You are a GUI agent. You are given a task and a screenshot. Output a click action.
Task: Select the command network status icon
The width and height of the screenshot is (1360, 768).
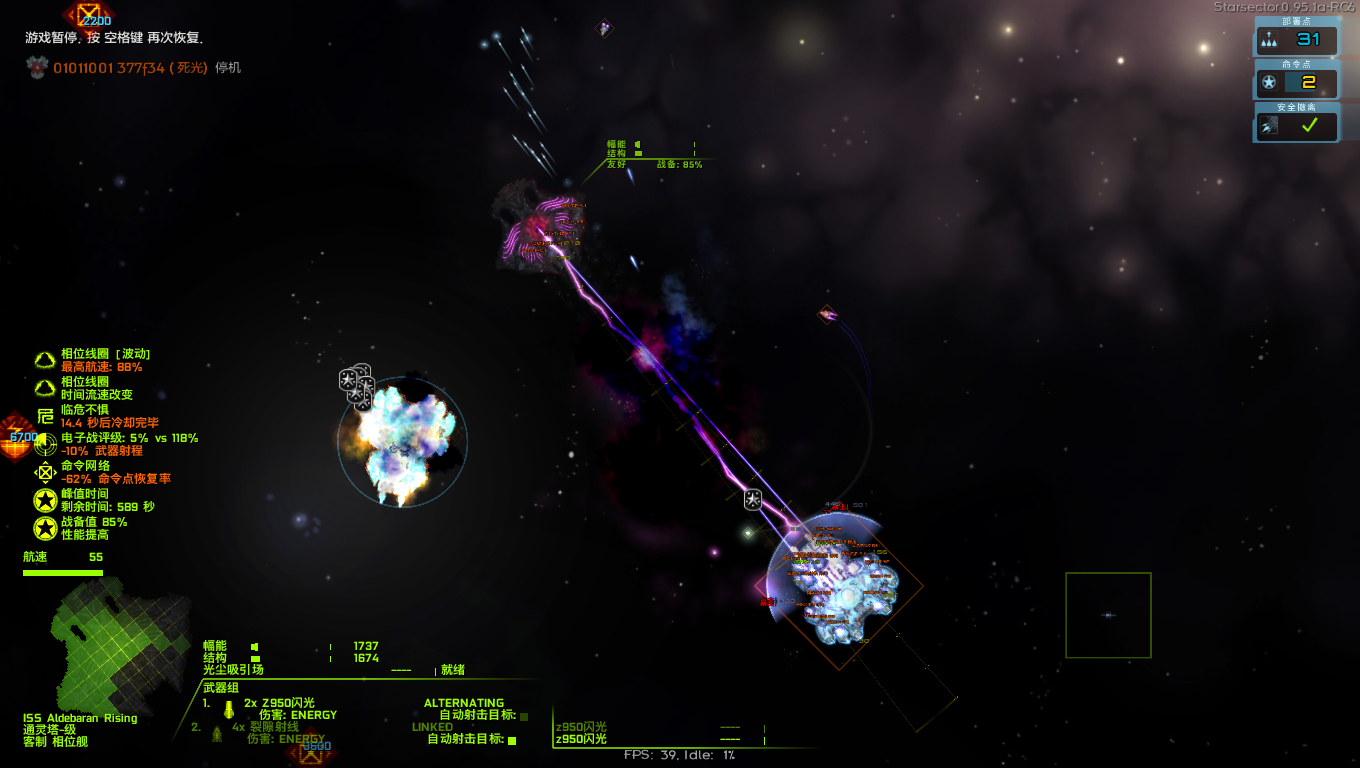point(45,472)
